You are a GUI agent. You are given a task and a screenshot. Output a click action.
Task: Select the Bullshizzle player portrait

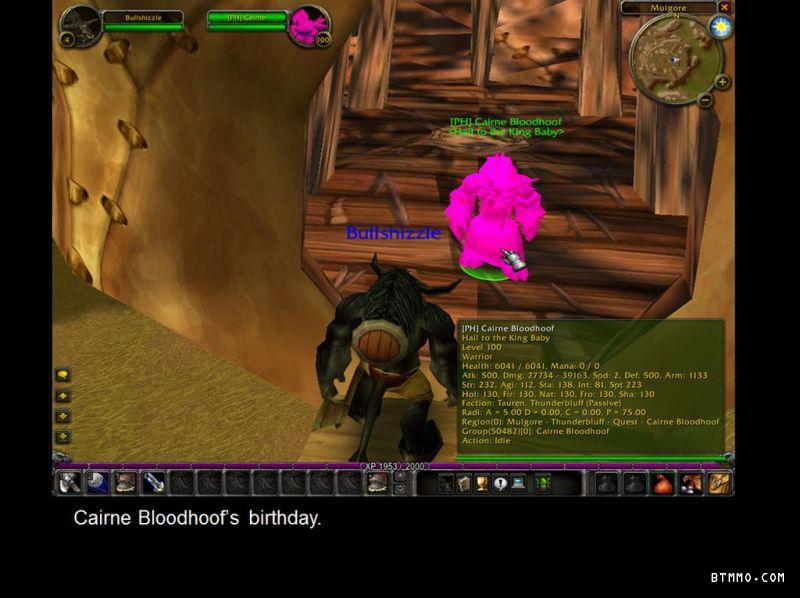pos(80,25)
